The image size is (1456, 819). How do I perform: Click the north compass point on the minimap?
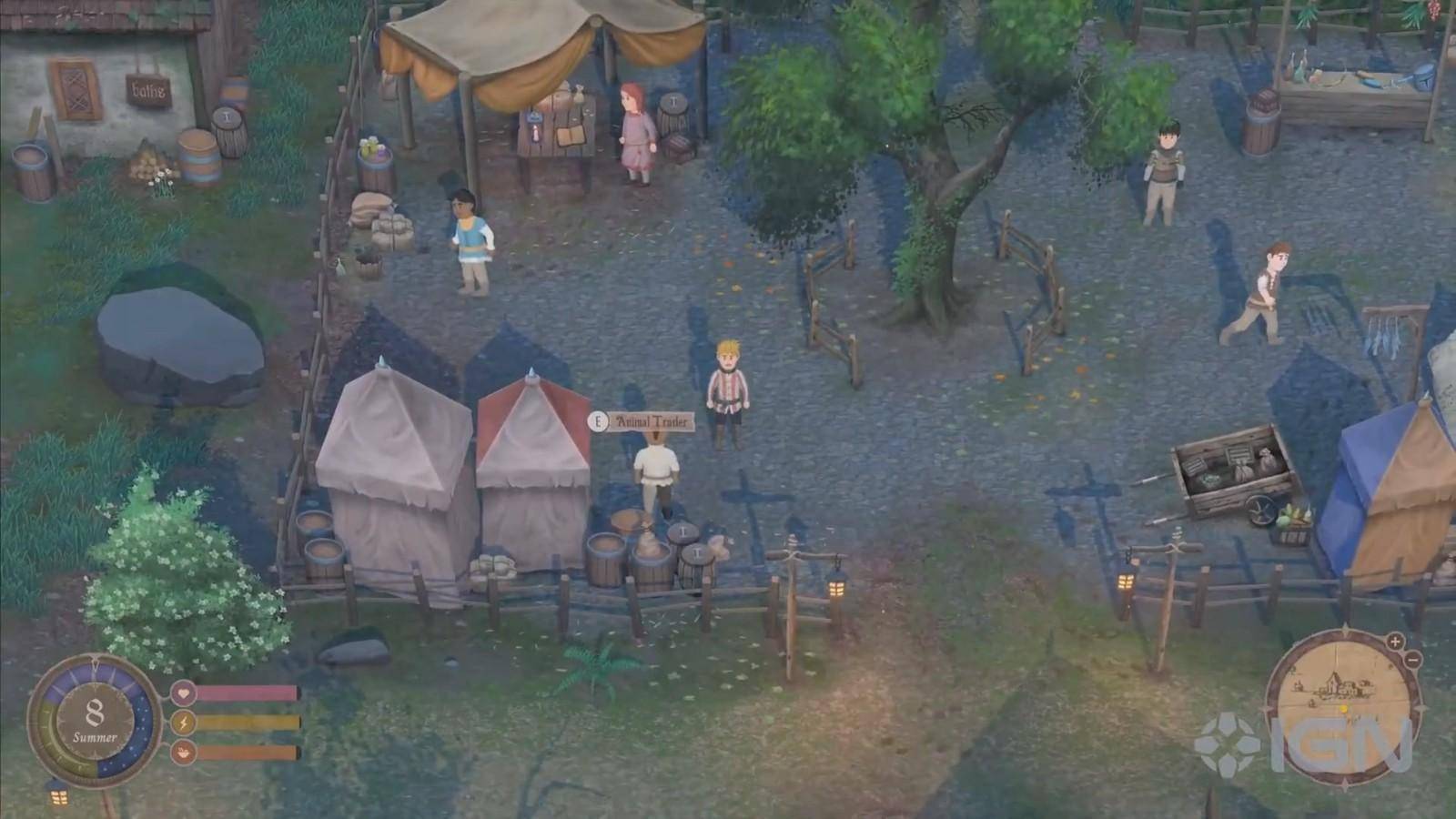(x=1346, y=626)
